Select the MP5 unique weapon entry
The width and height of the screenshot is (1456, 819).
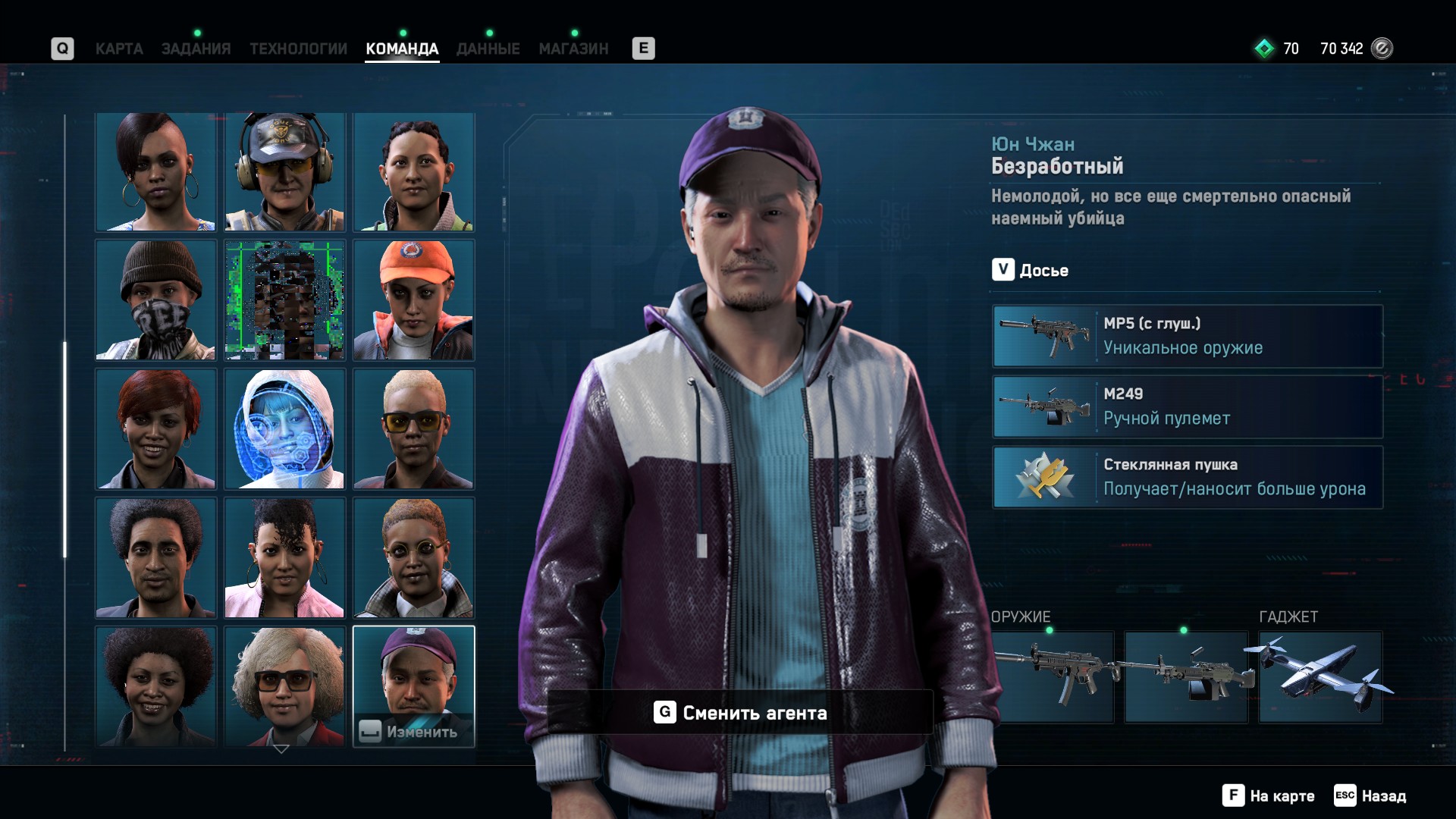(x=1188, y=336)
